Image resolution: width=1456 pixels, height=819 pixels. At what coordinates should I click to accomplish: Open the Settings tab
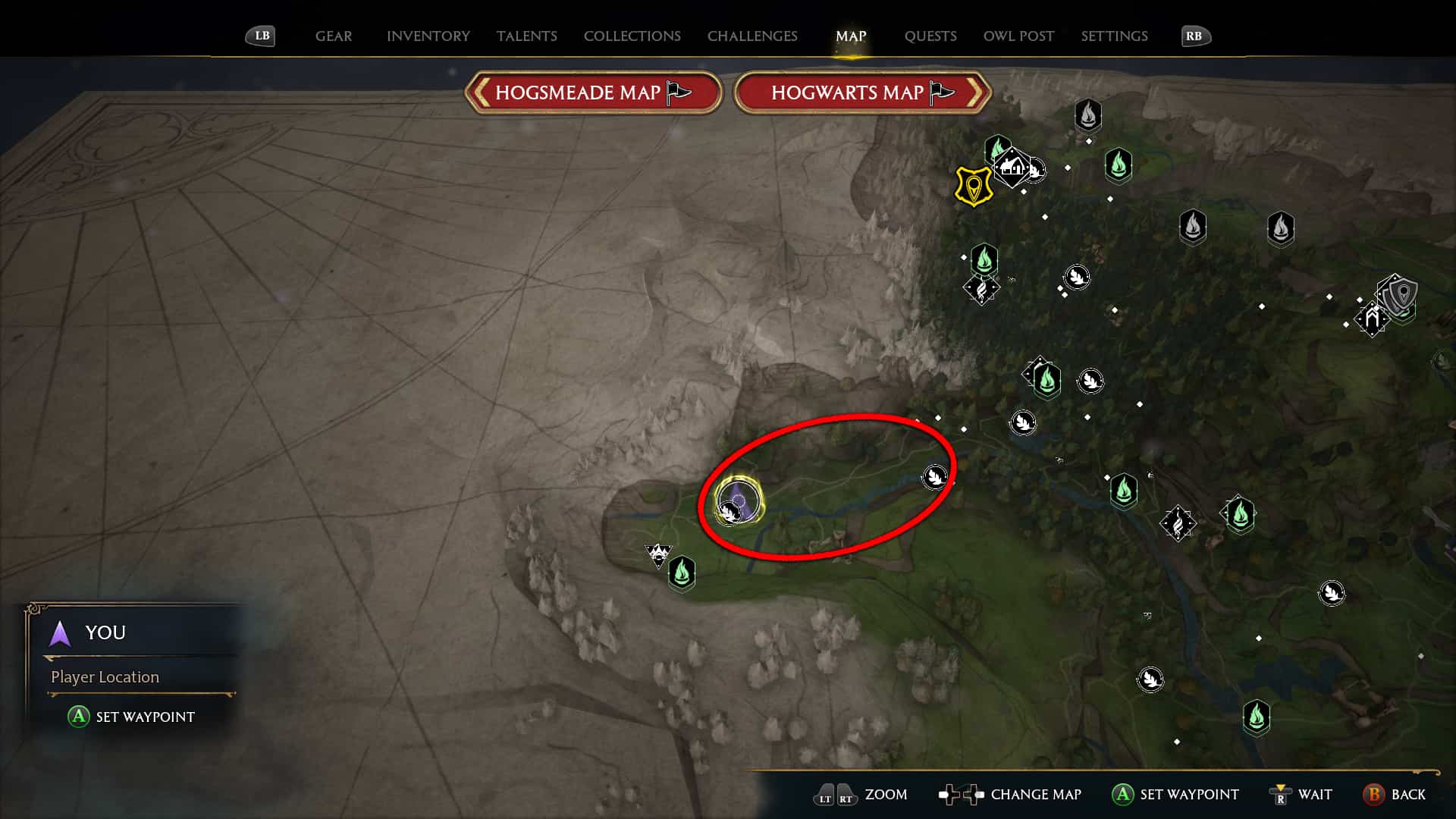[1113, 36]
